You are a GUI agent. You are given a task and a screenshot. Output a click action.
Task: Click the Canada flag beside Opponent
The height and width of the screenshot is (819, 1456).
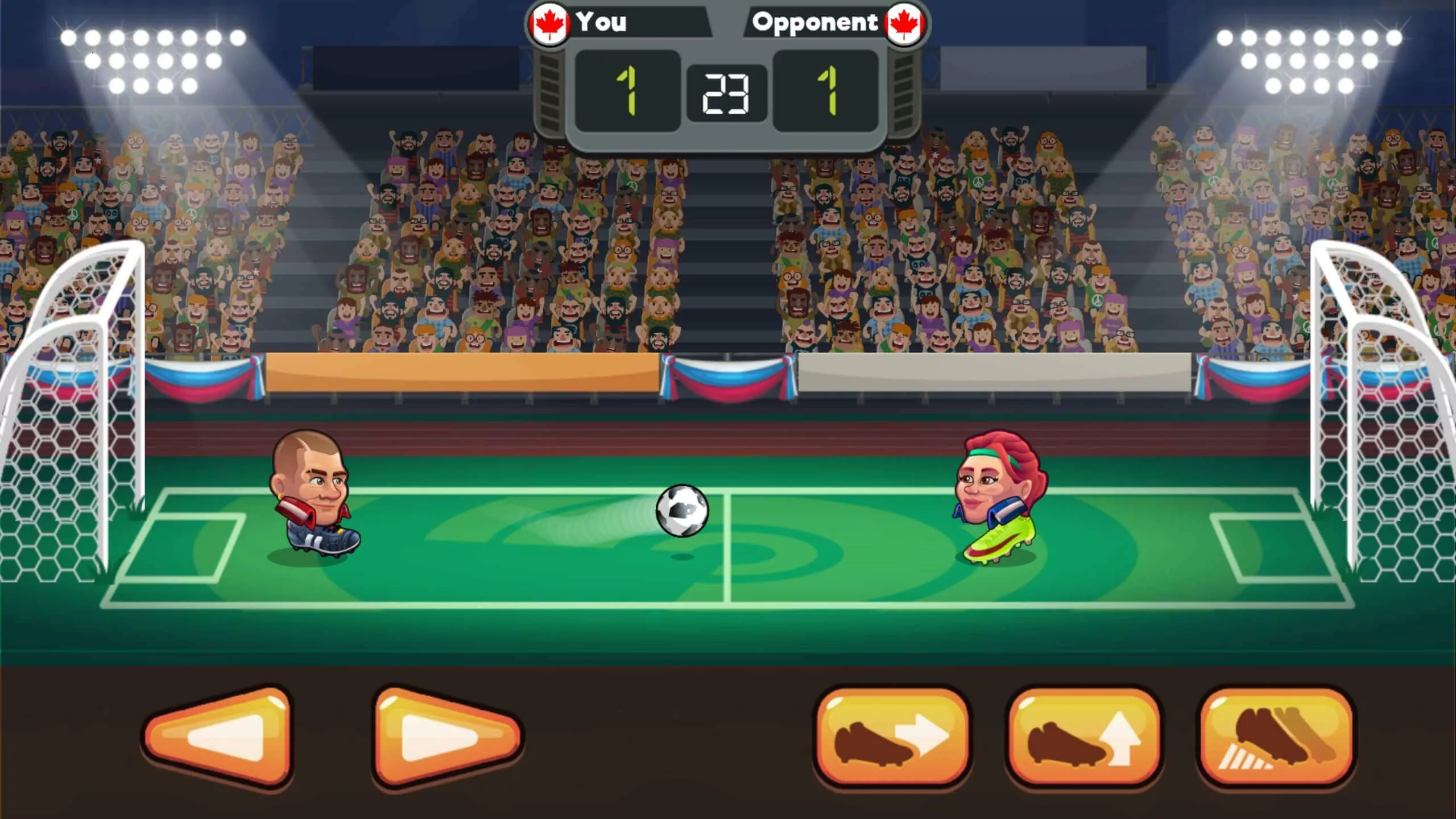tap(904, 23)
